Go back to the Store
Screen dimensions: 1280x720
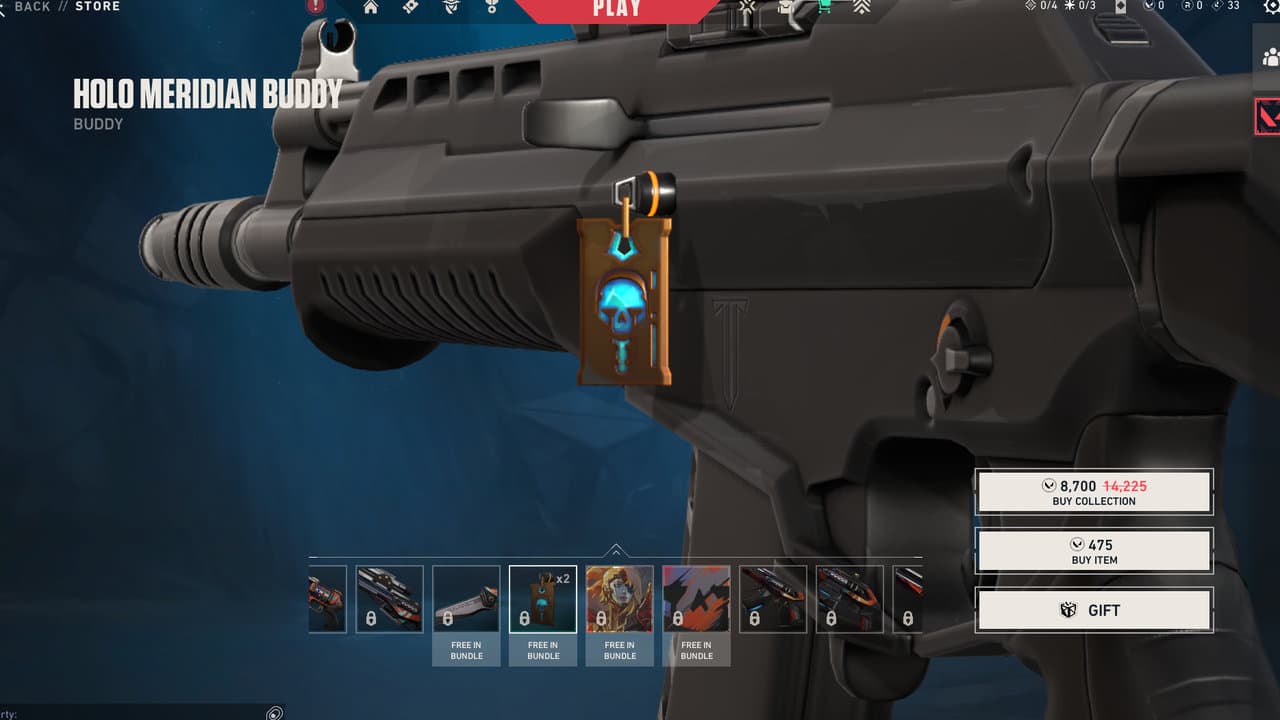[32, 6]
